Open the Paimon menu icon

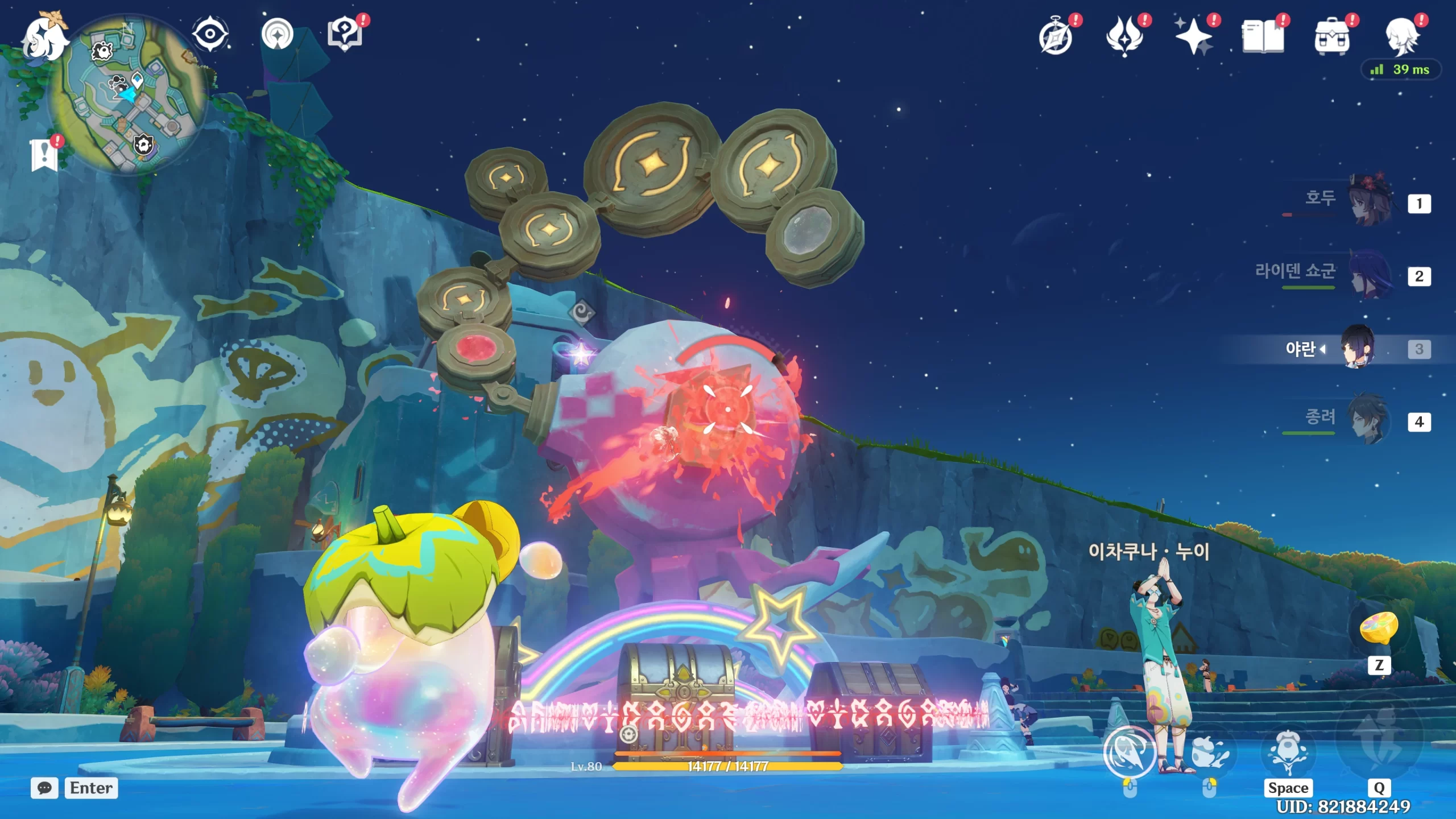pyautogui.click(x=44, y=38)
